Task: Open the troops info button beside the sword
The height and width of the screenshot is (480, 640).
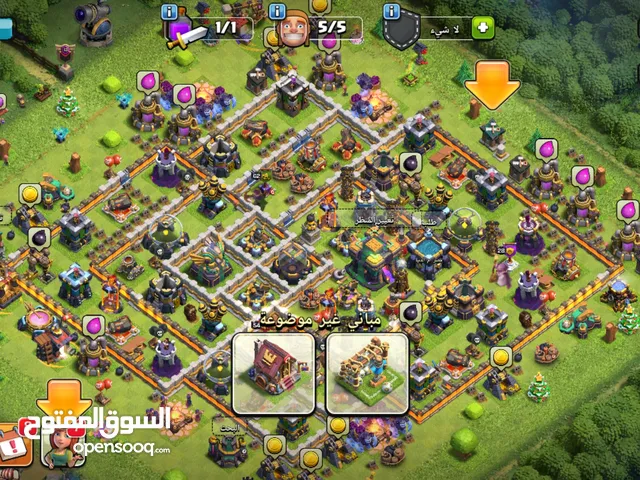Action: (x=169, y=12)
